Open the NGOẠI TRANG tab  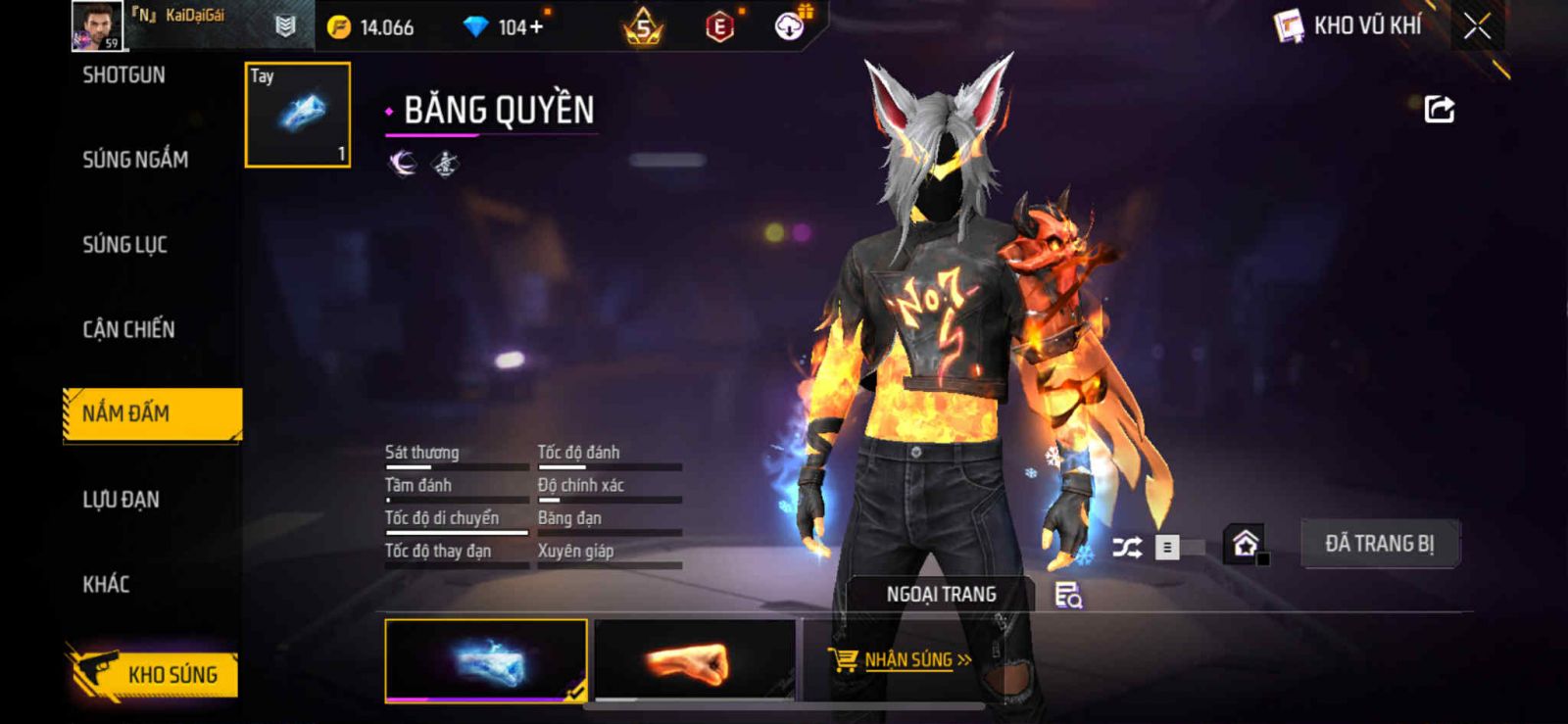click(x=941, y=595)
